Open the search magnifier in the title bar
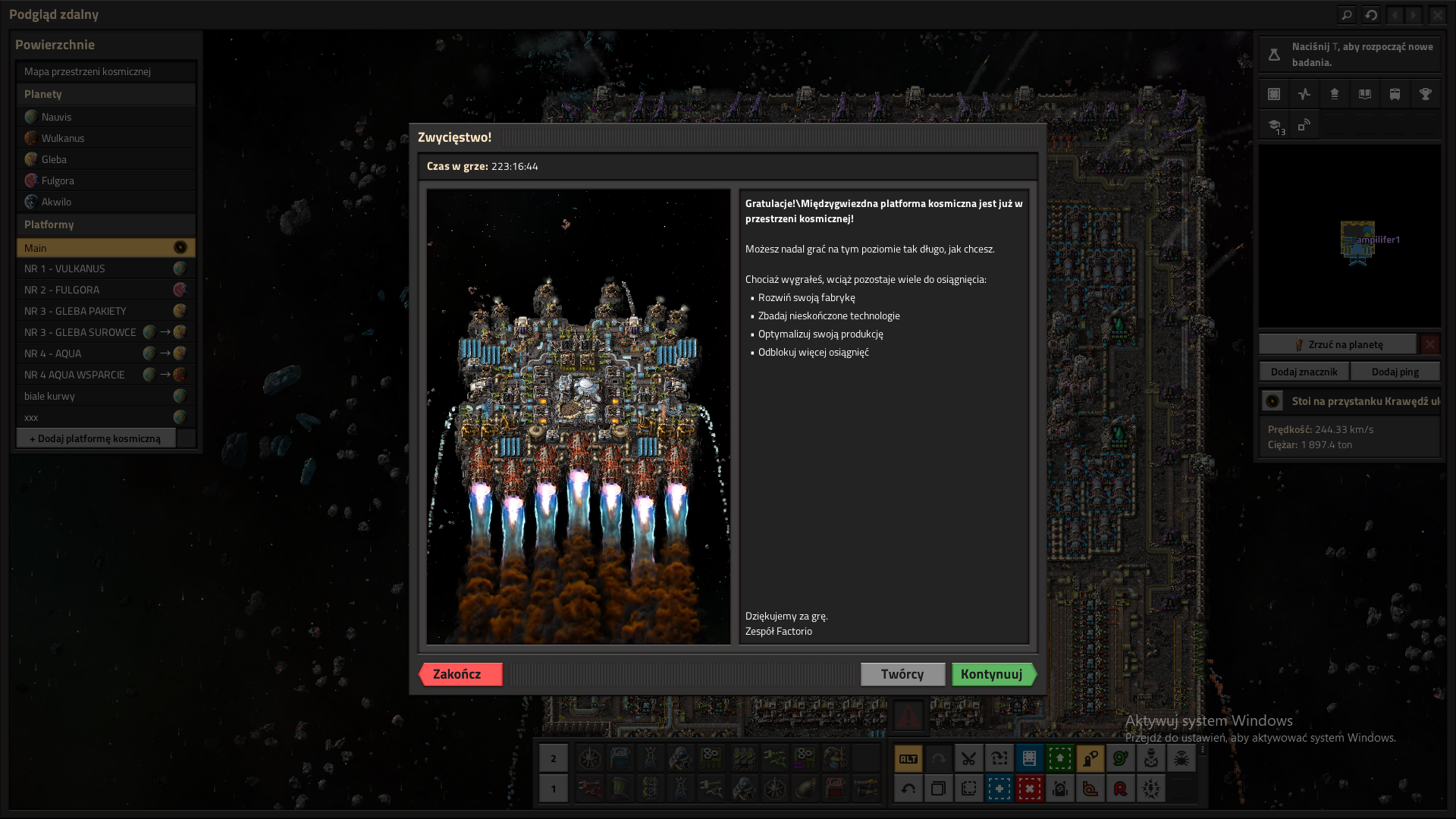 (1346, 14)
